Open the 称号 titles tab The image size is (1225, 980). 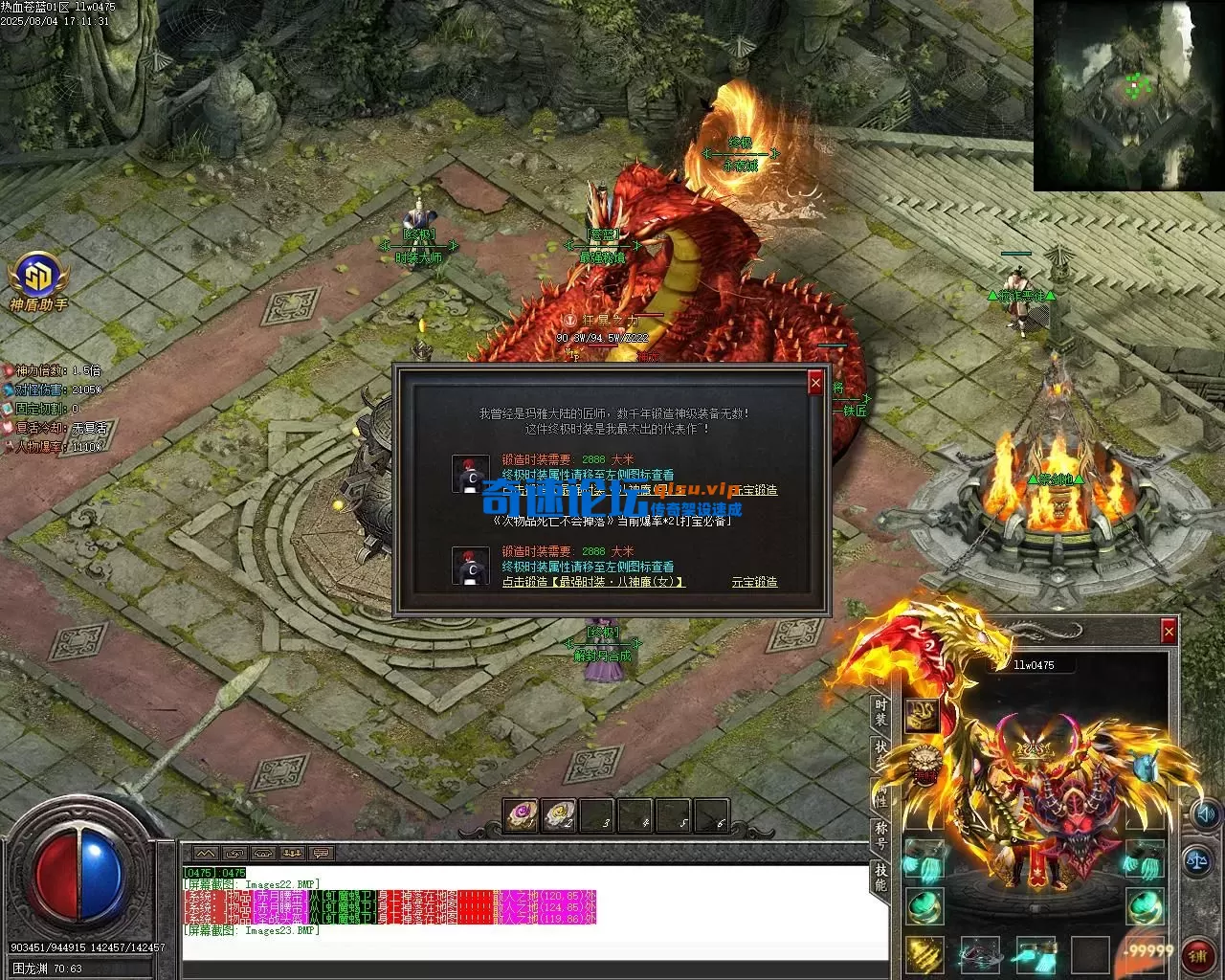(880, 835)
